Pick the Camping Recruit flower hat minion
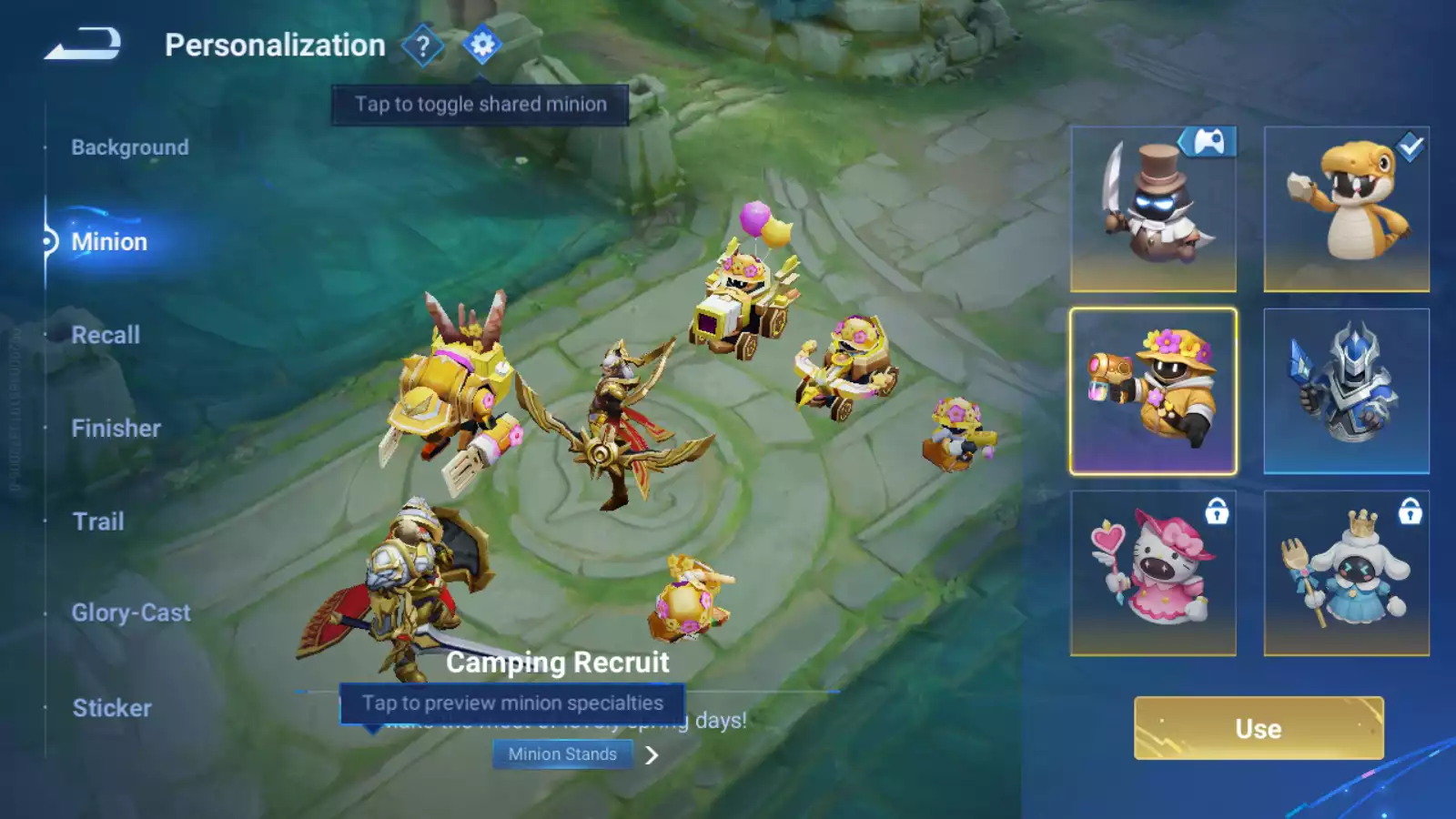 1153,391
